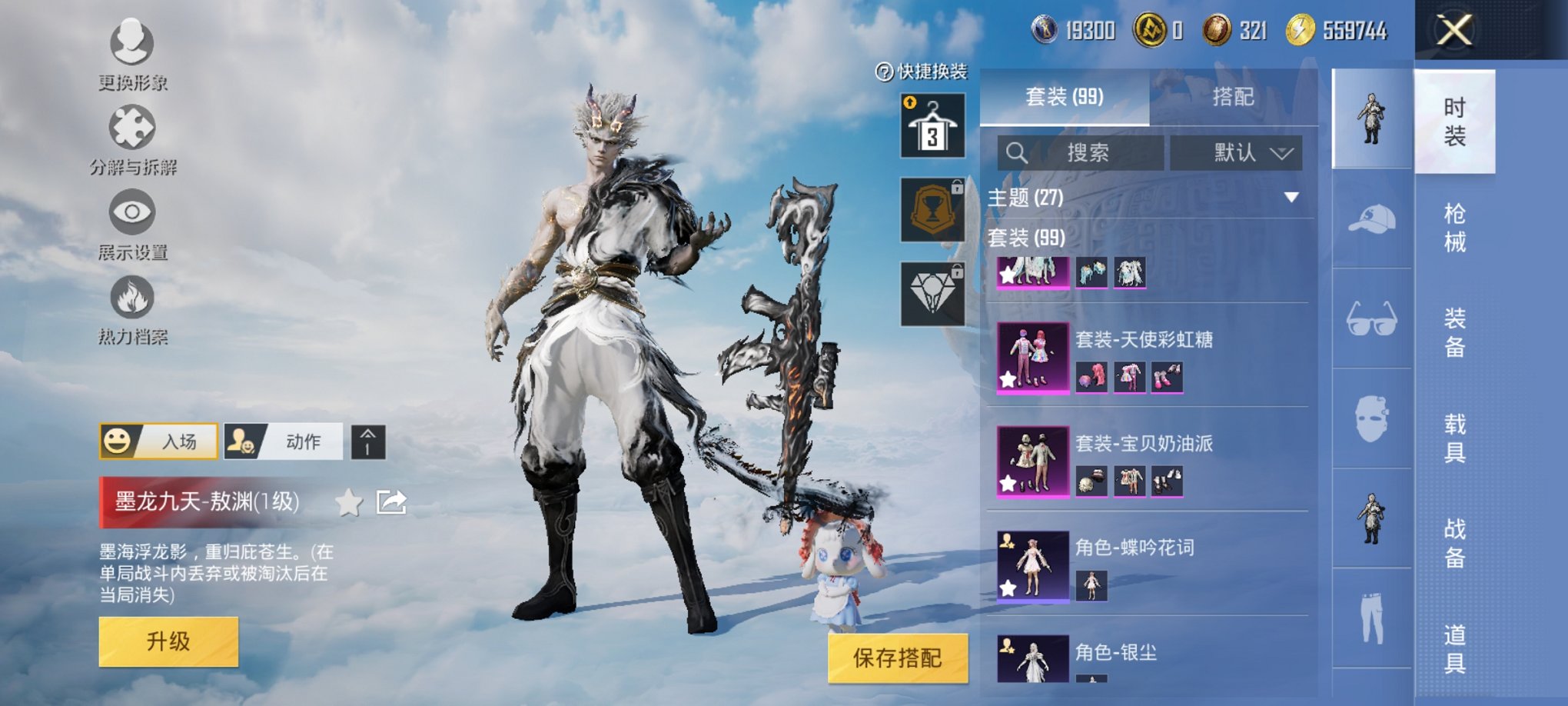This screenshot has height=706, width=1568.
Task: Favorite the outfit with the star icon
Action: (x=349, y=503)
